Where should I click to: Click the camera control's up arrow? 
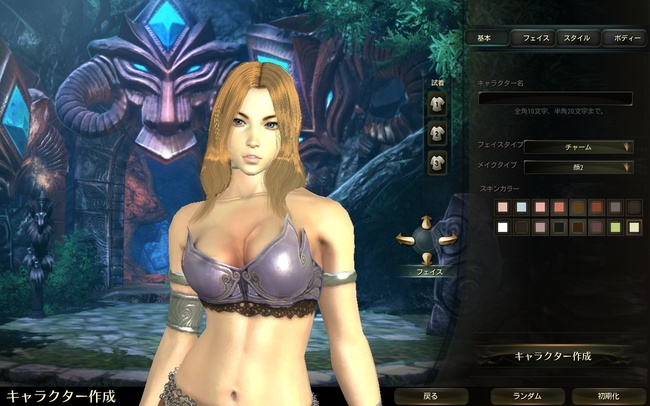(x=427, y=221)
